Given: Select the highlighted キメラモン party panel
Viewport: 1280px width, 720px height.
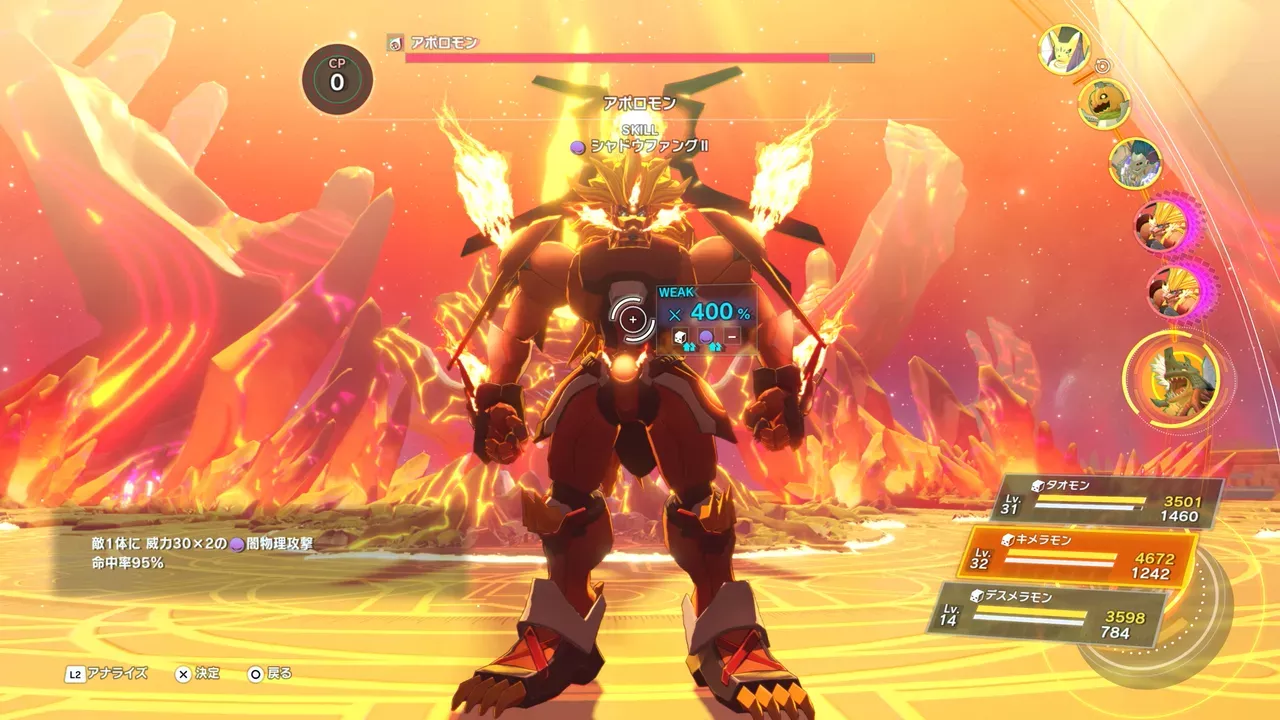Looking at the screenshot, I should pos(1080,558).
